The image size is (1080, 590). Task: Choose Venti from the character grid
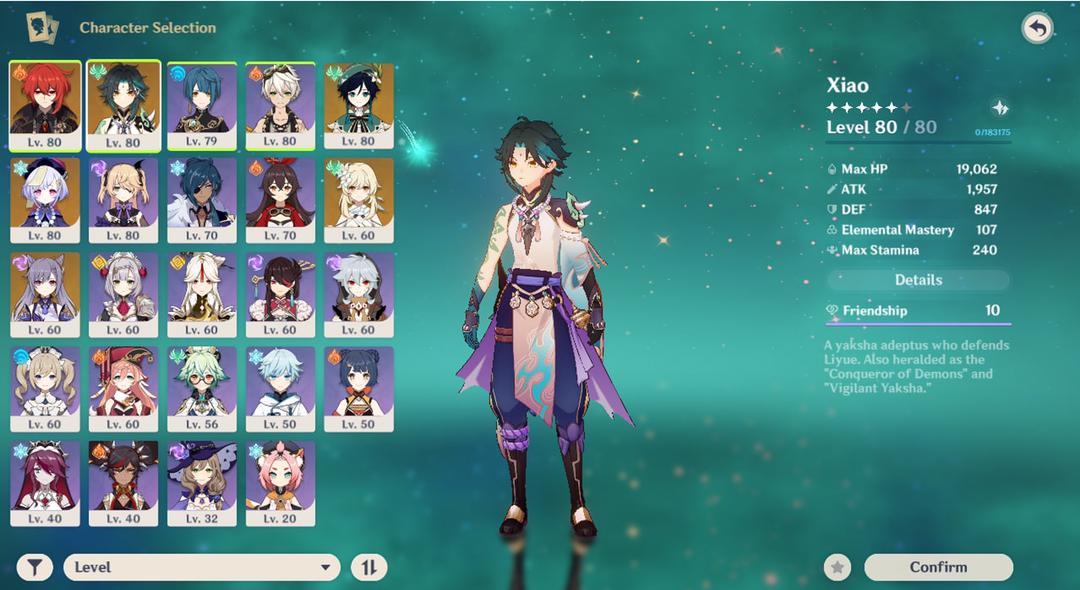pyautogui.click(x=359, y=106)
